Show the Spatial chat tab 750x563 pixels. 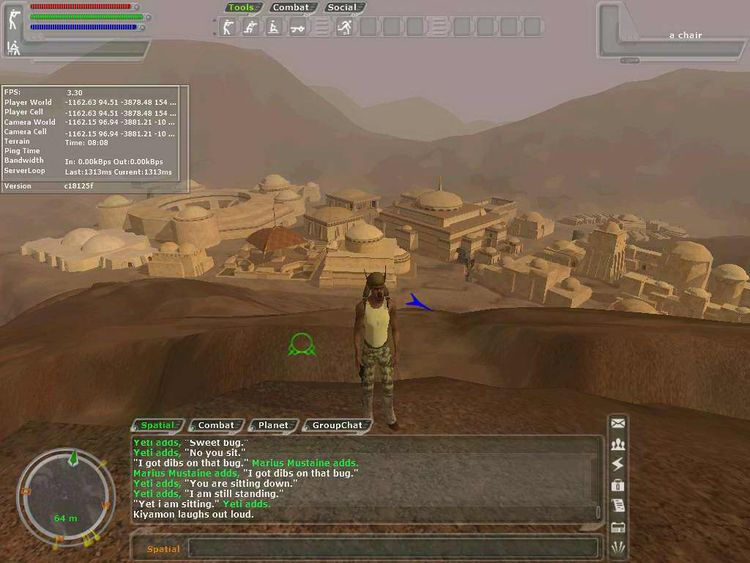pyautogui.click(x=158, y=425)
